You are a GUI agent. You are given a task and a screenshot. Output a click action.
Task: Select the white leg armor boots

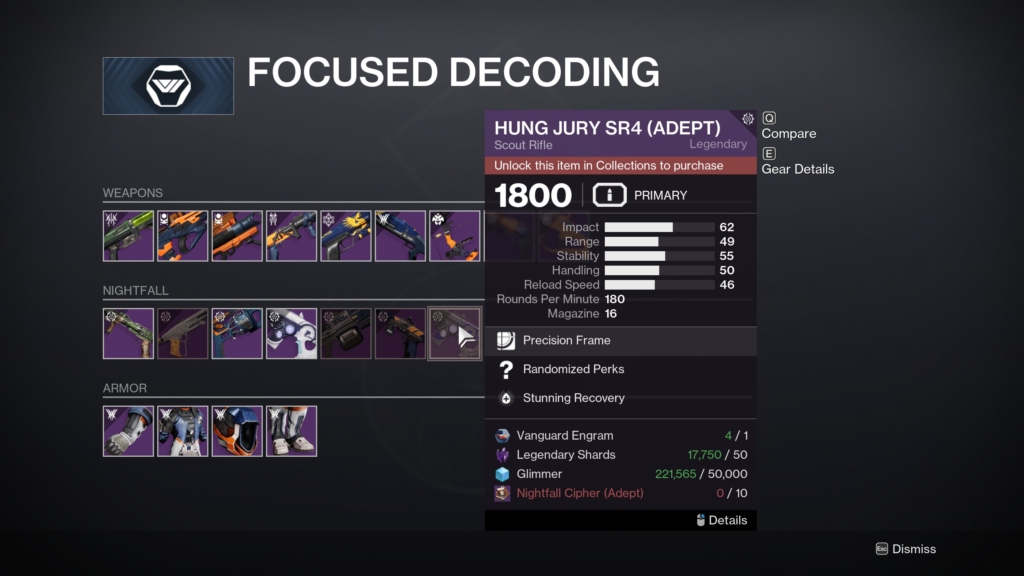pyautogui.click(x=291, y=431)
